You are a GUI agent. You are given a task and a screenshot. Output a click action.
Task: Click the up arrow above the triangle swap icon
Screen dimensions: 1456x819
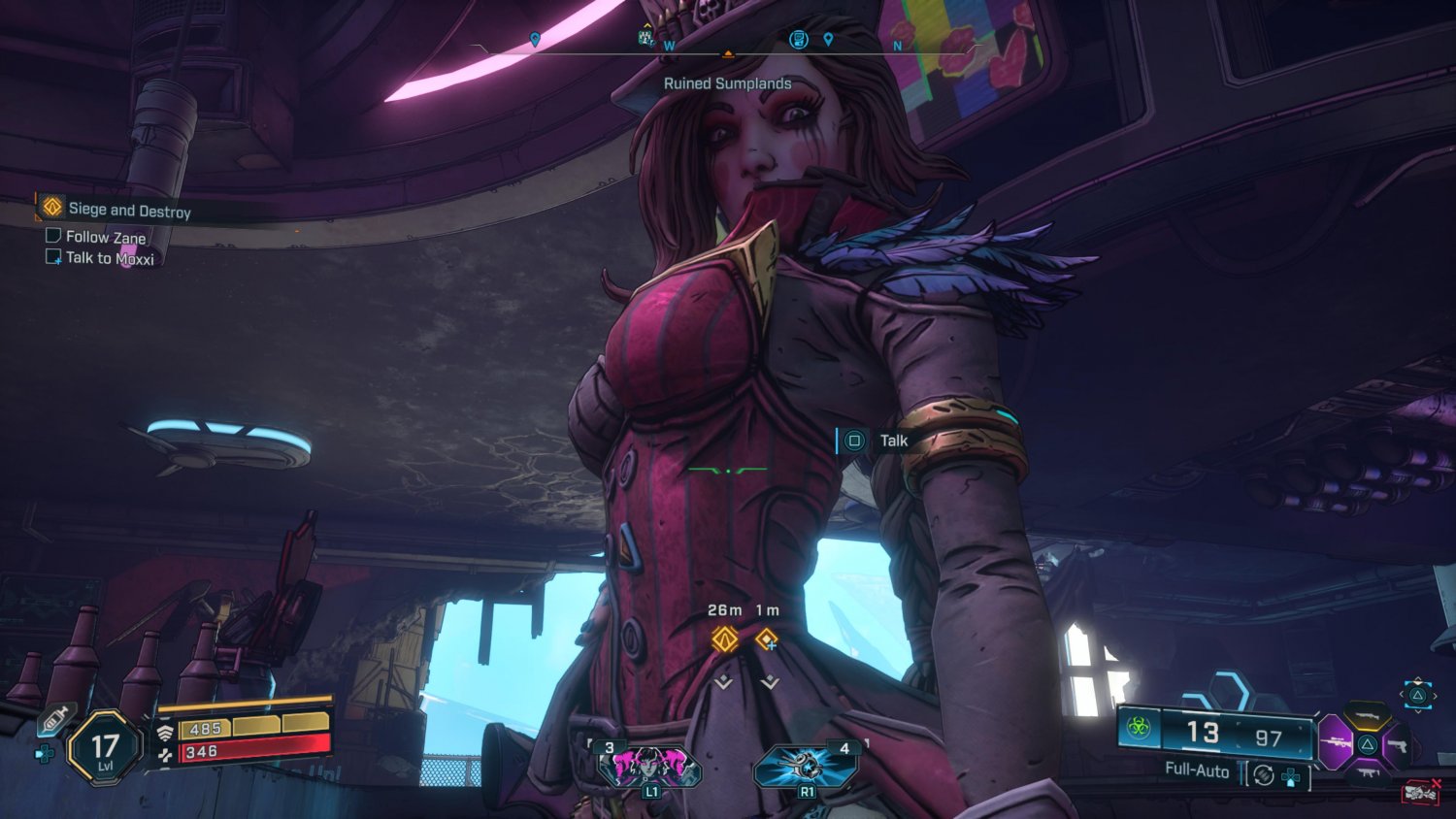(1418, 679)
